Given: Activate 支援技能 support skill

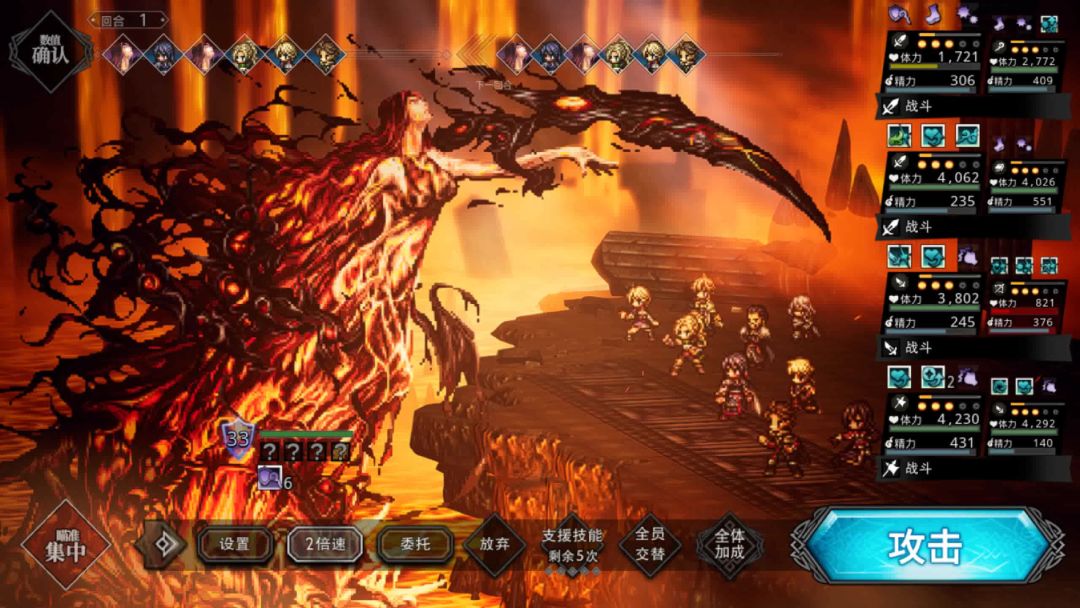Looking at the screenshot, I should coord(573,545).
